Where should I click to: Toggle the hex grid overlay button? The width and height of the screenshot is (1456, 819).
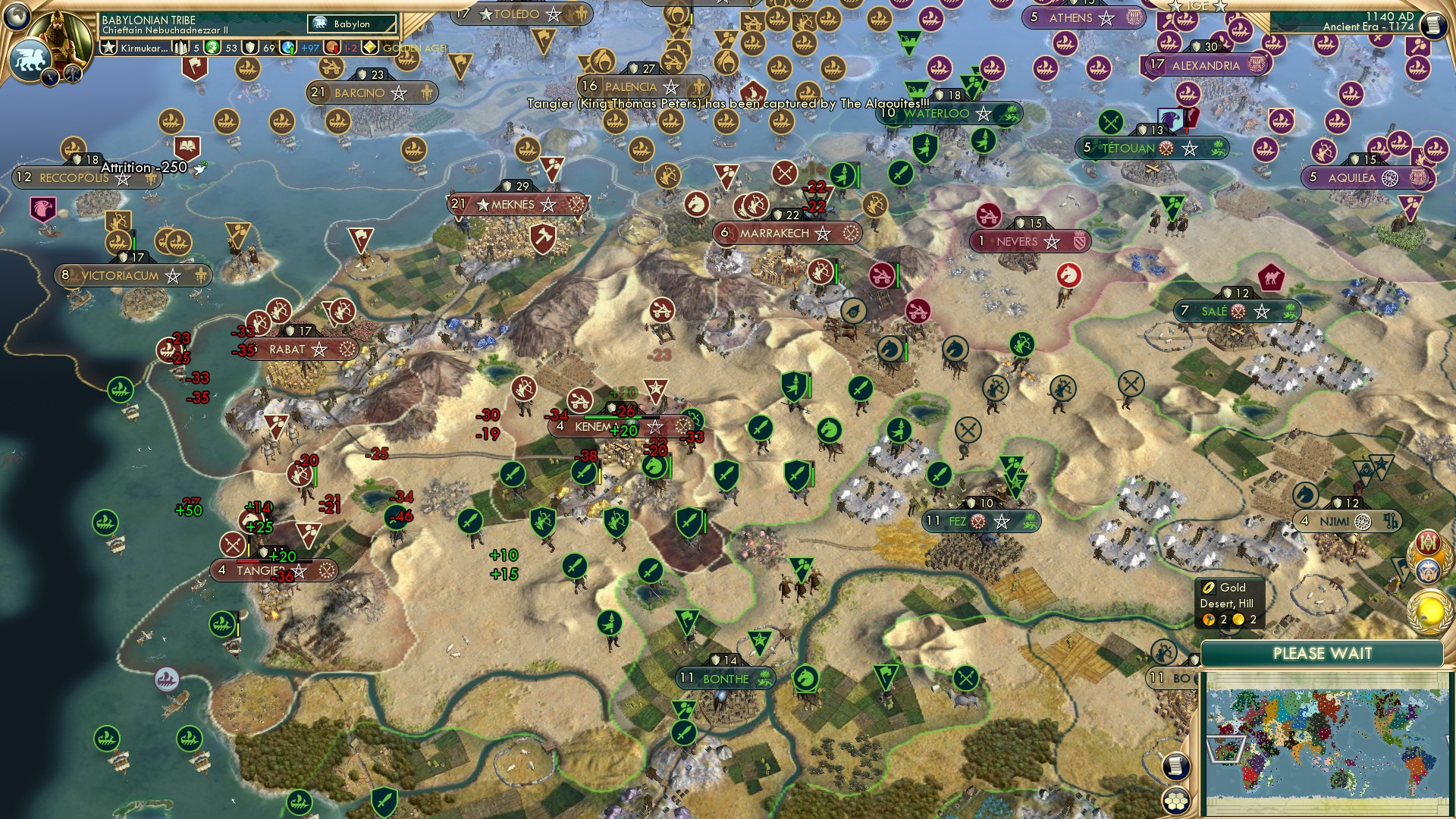(1175, 801)
